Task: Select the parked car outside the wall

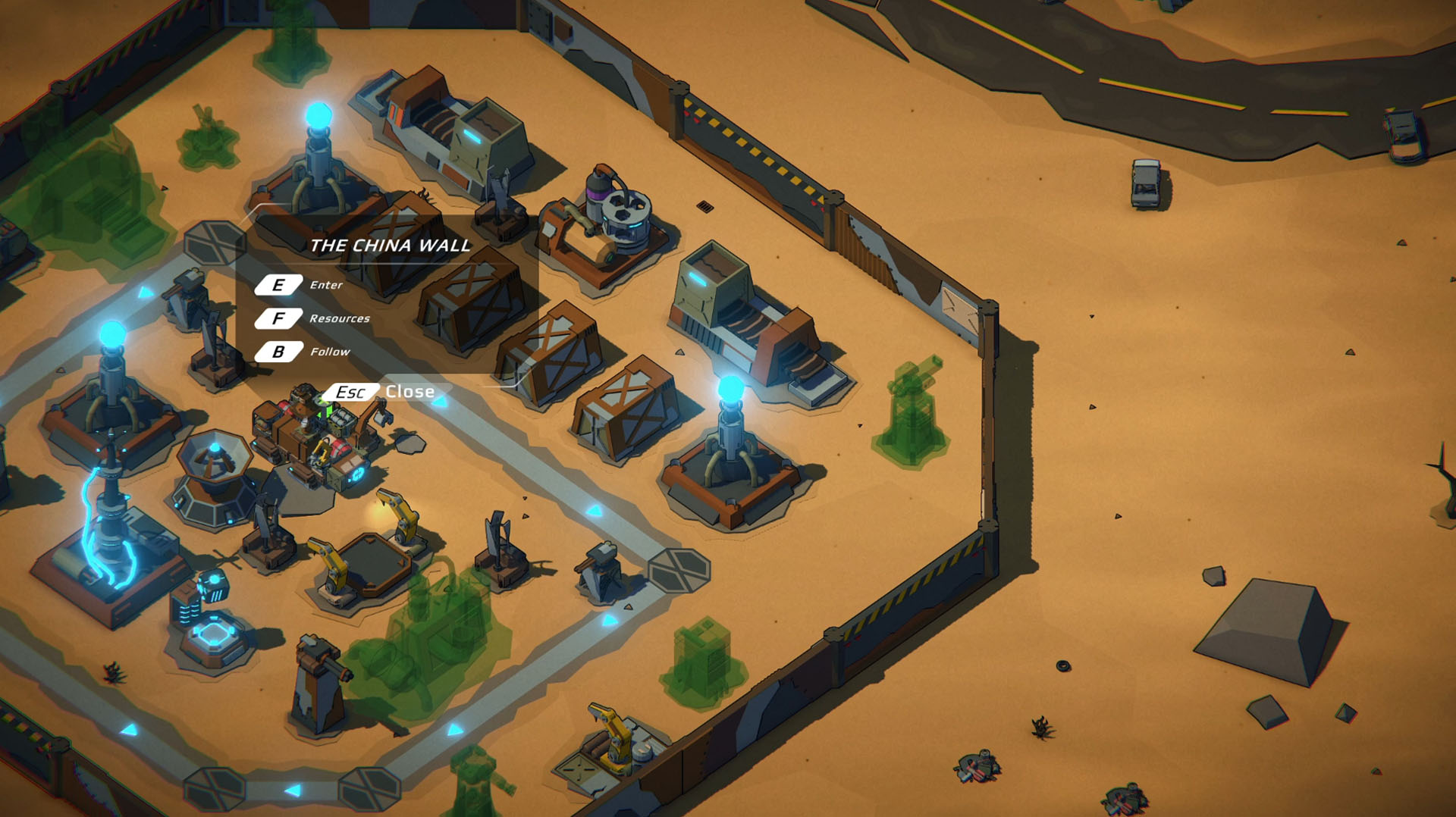Action: [x=1145, y=182]
